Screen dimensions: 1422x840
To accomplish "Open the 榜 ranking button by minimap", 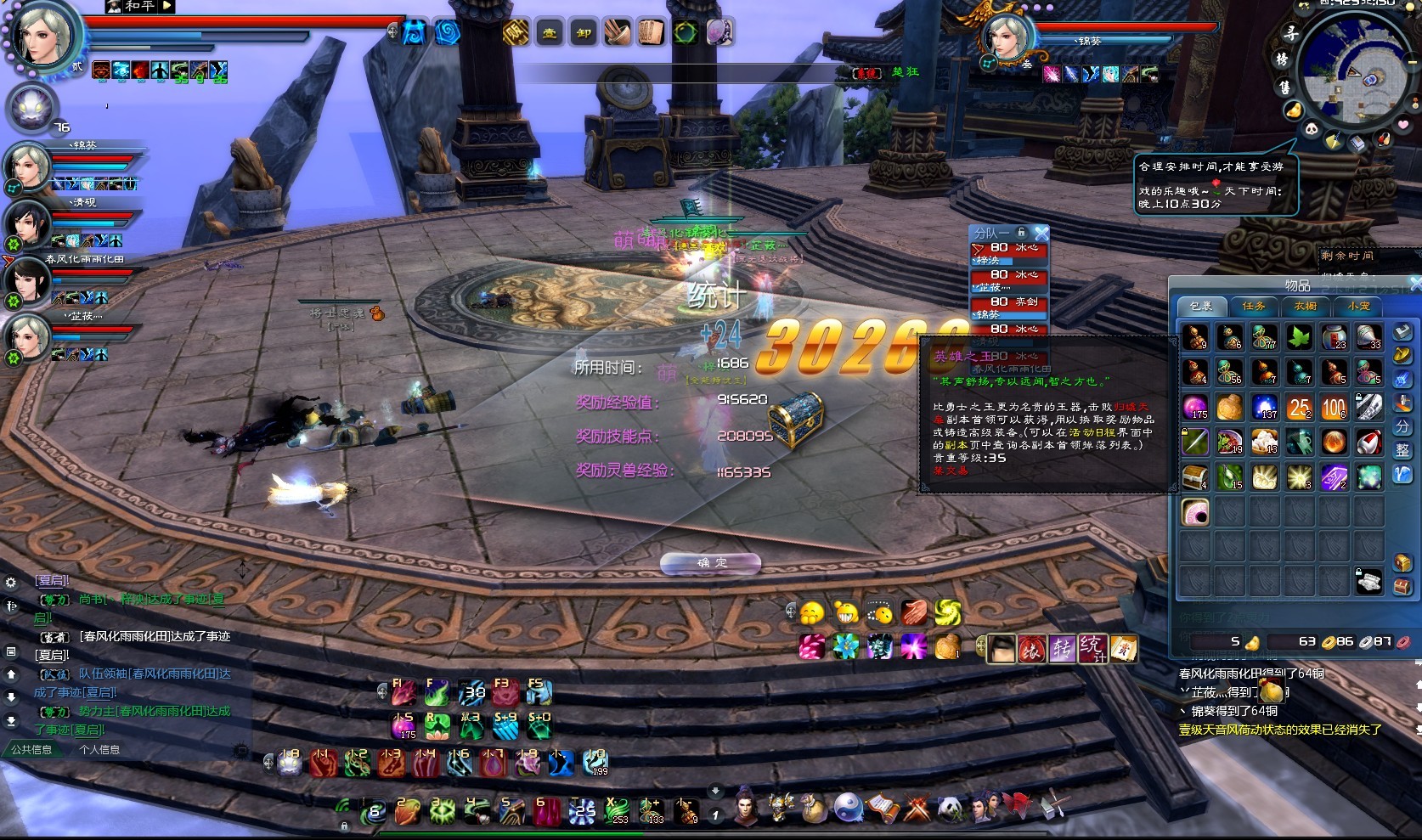I will pos(1282,59).
